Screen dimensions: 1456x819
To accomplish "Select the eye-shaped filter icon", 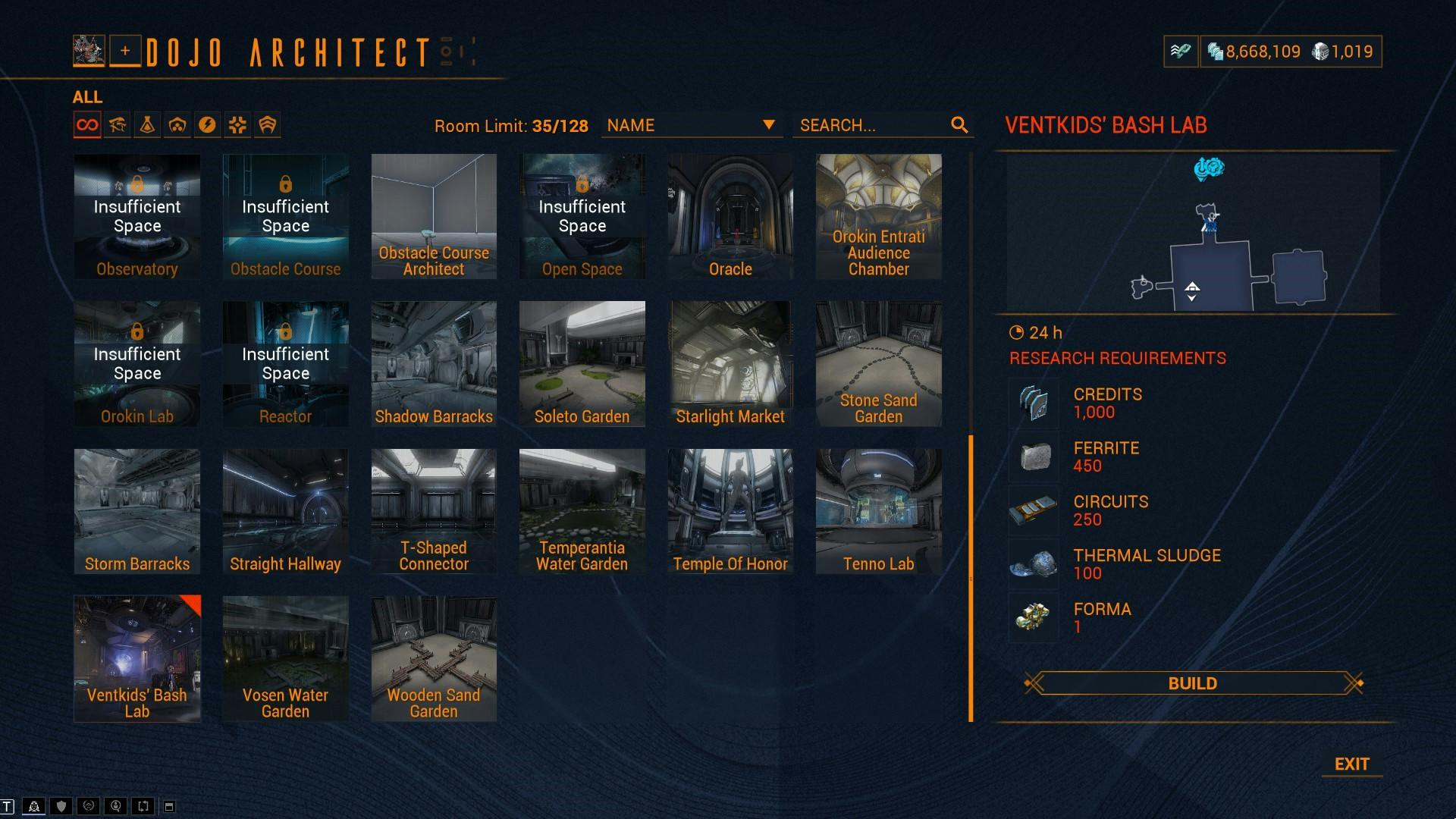I will (x=117, y=124).
